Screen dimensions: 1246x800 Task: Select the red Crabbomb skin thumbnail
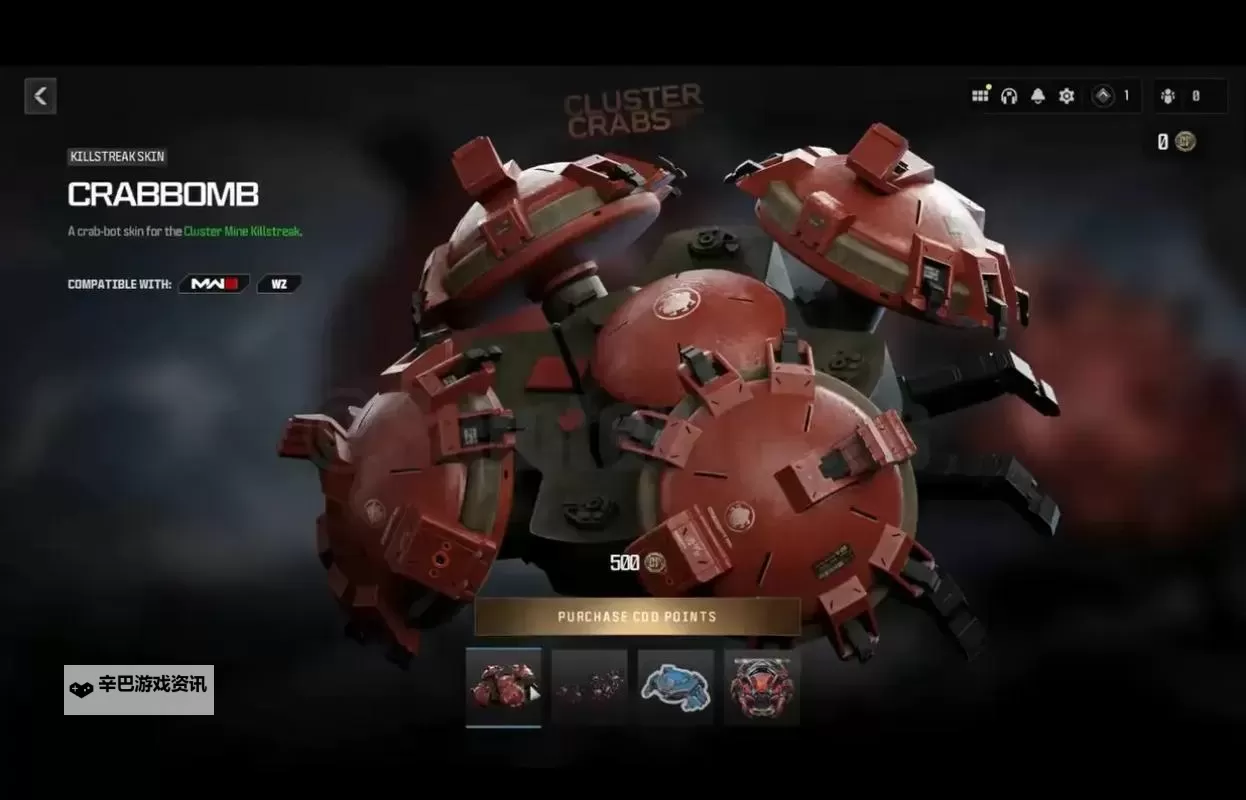pos(503,687)
